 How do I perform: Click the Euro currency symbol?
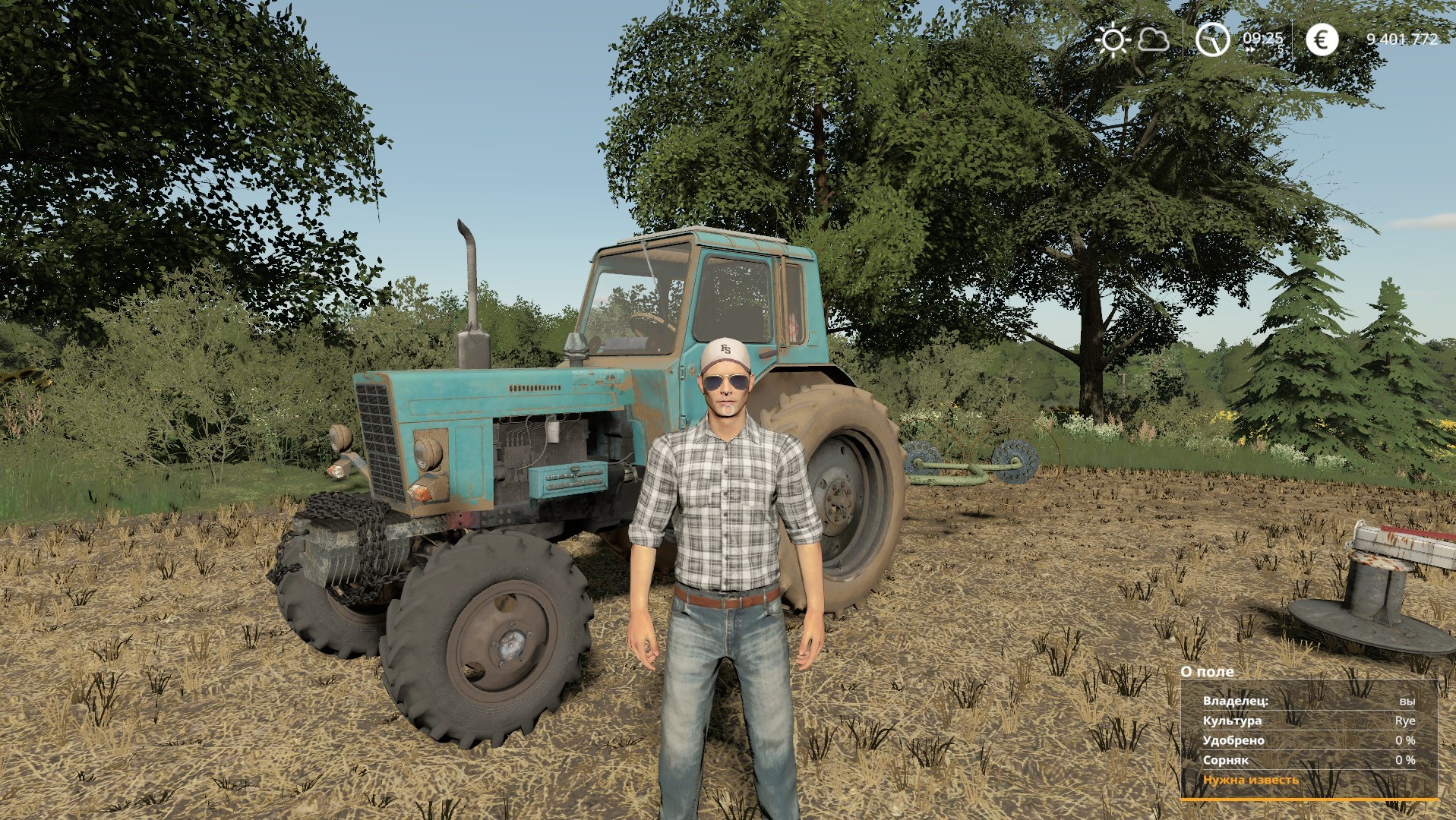pos(1320,39)
